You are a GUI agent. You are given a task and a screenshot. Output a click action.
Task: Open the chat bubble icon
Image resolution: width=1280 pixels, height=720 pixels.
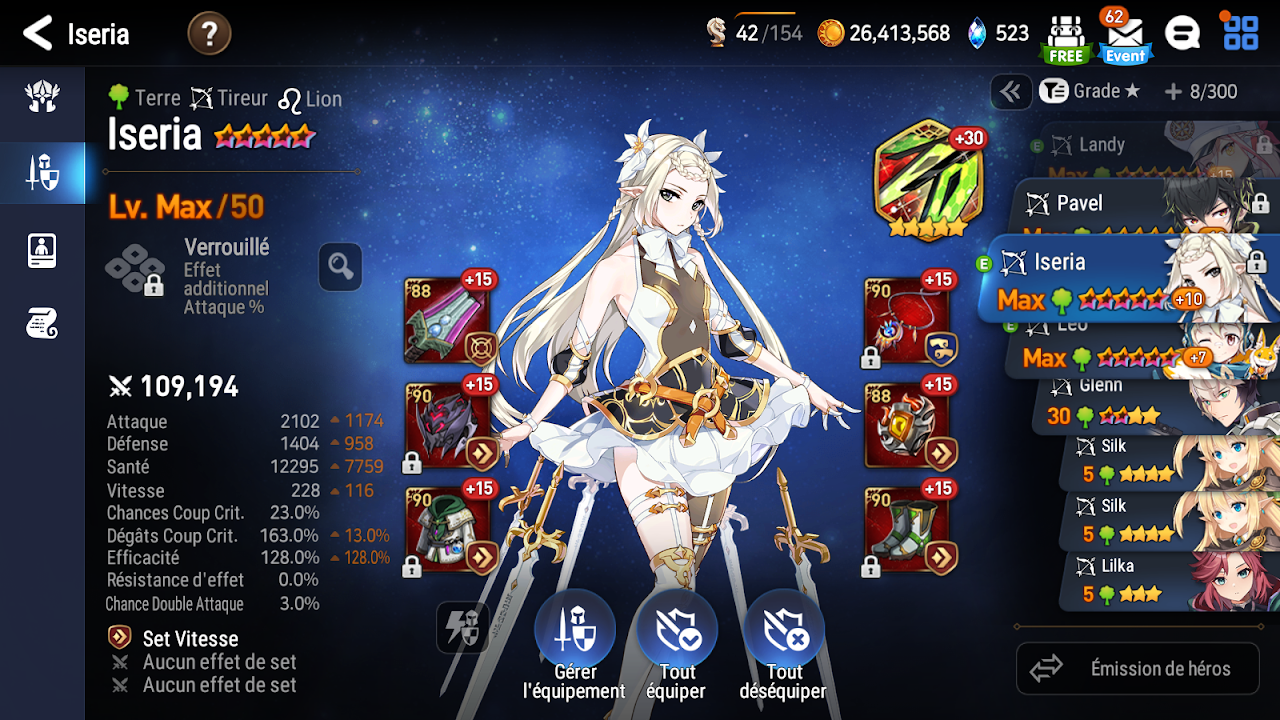[1182, 34]
